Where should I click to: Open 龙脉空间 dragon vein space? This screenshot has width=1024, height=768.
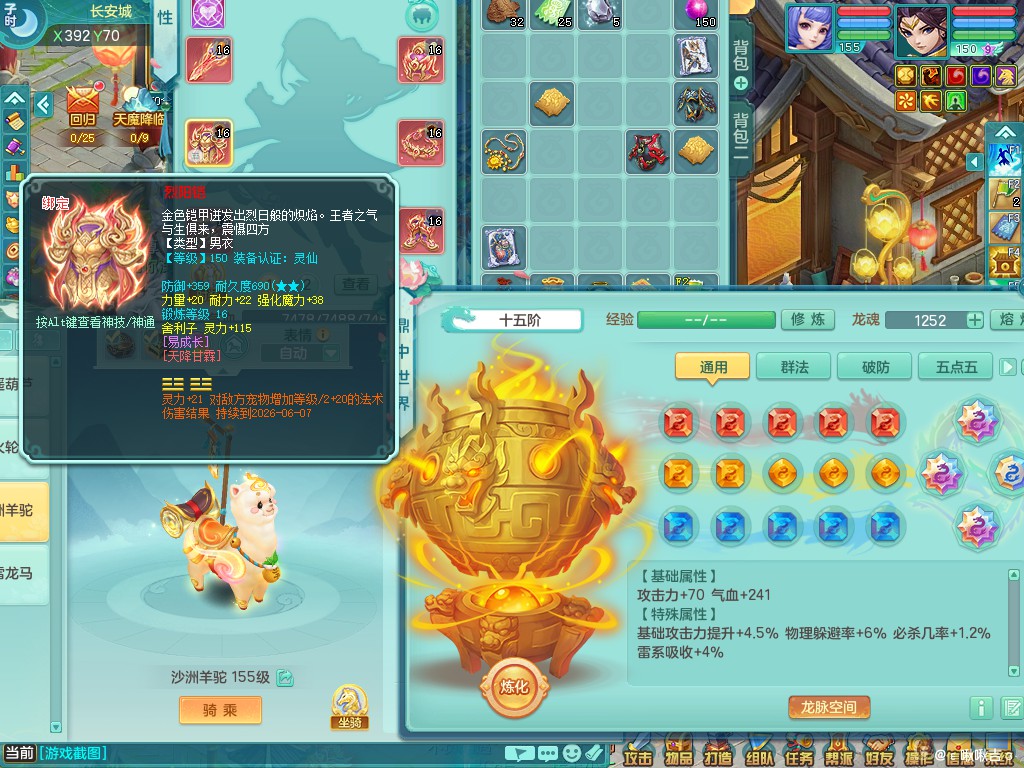tap(829, 708)
